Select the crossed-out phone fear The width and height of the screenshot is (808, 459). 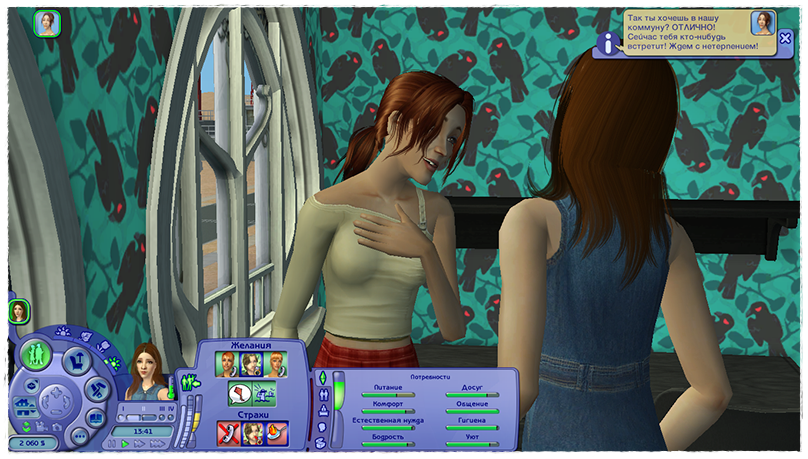228,432
